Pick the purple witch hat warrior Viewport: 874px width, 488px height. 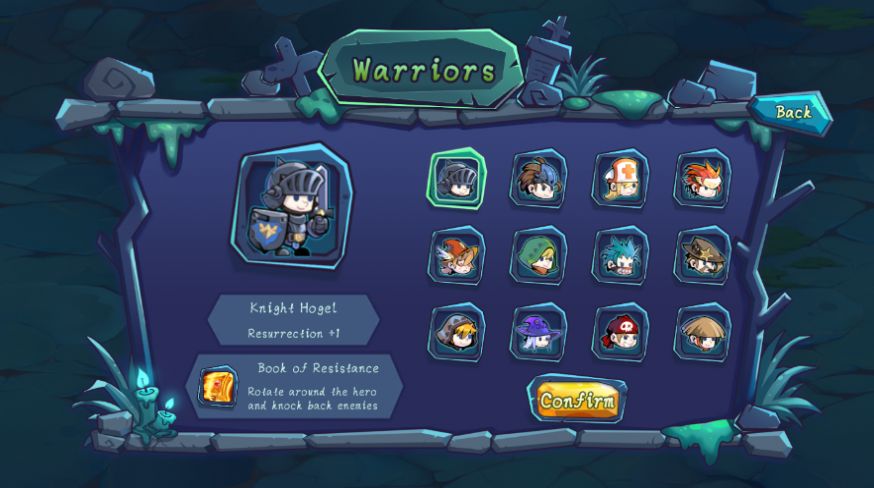tap(539, 332)
